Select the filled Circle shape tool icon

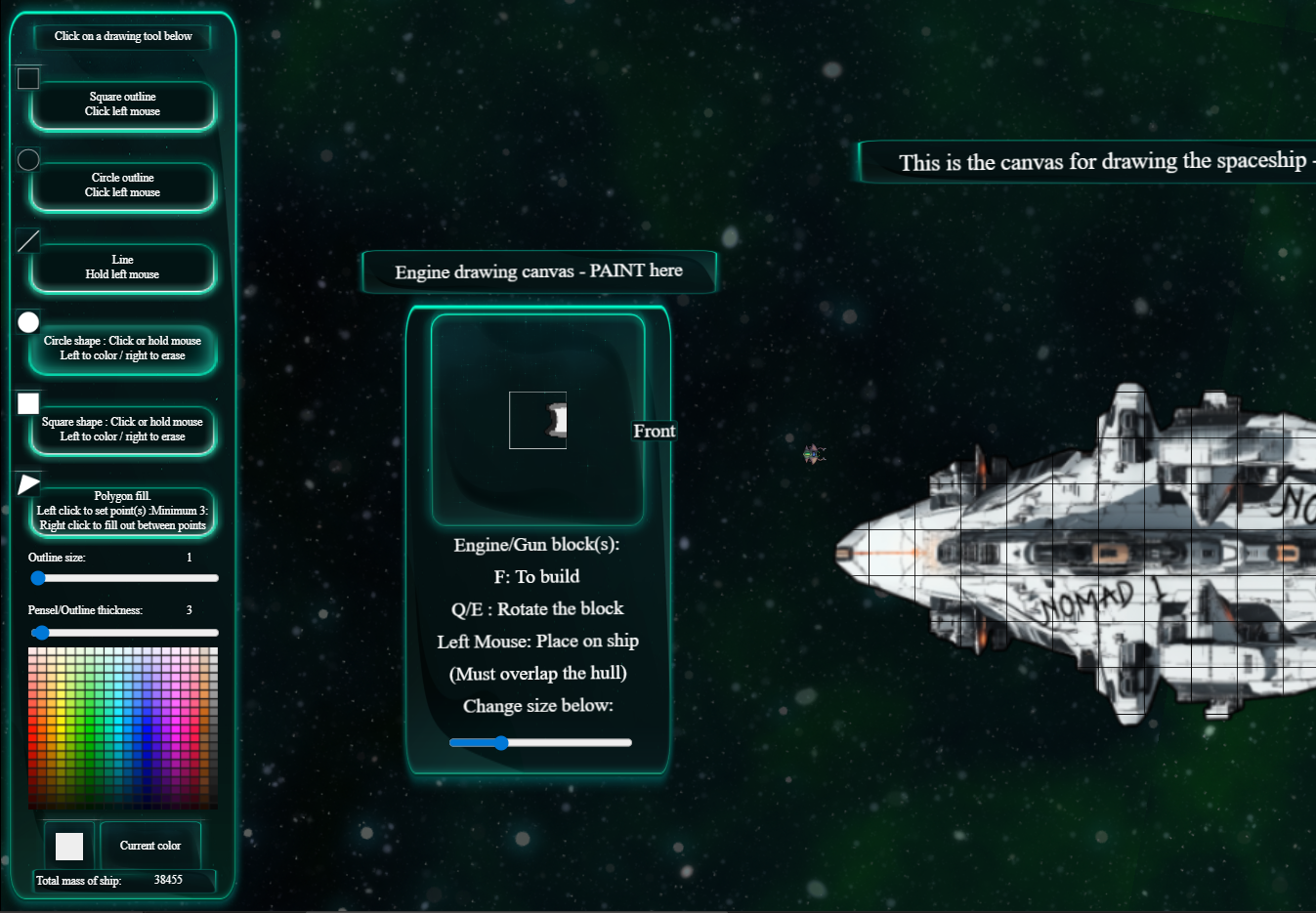[x=28, y=321]
